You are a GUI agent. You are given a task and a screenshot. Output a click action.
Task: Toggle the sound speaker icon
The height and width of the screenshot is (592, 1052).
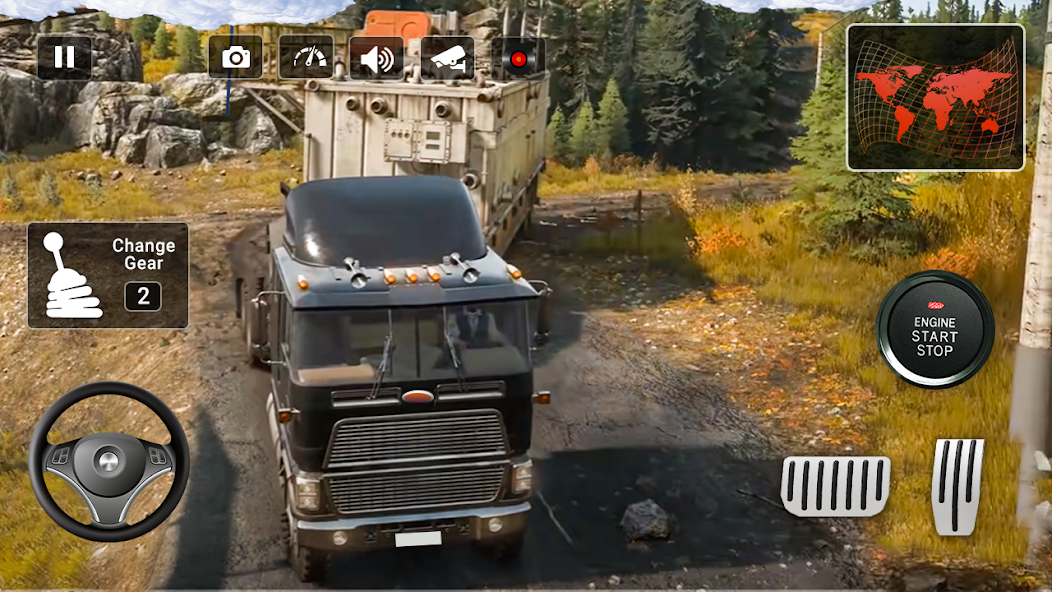point(377,58)
